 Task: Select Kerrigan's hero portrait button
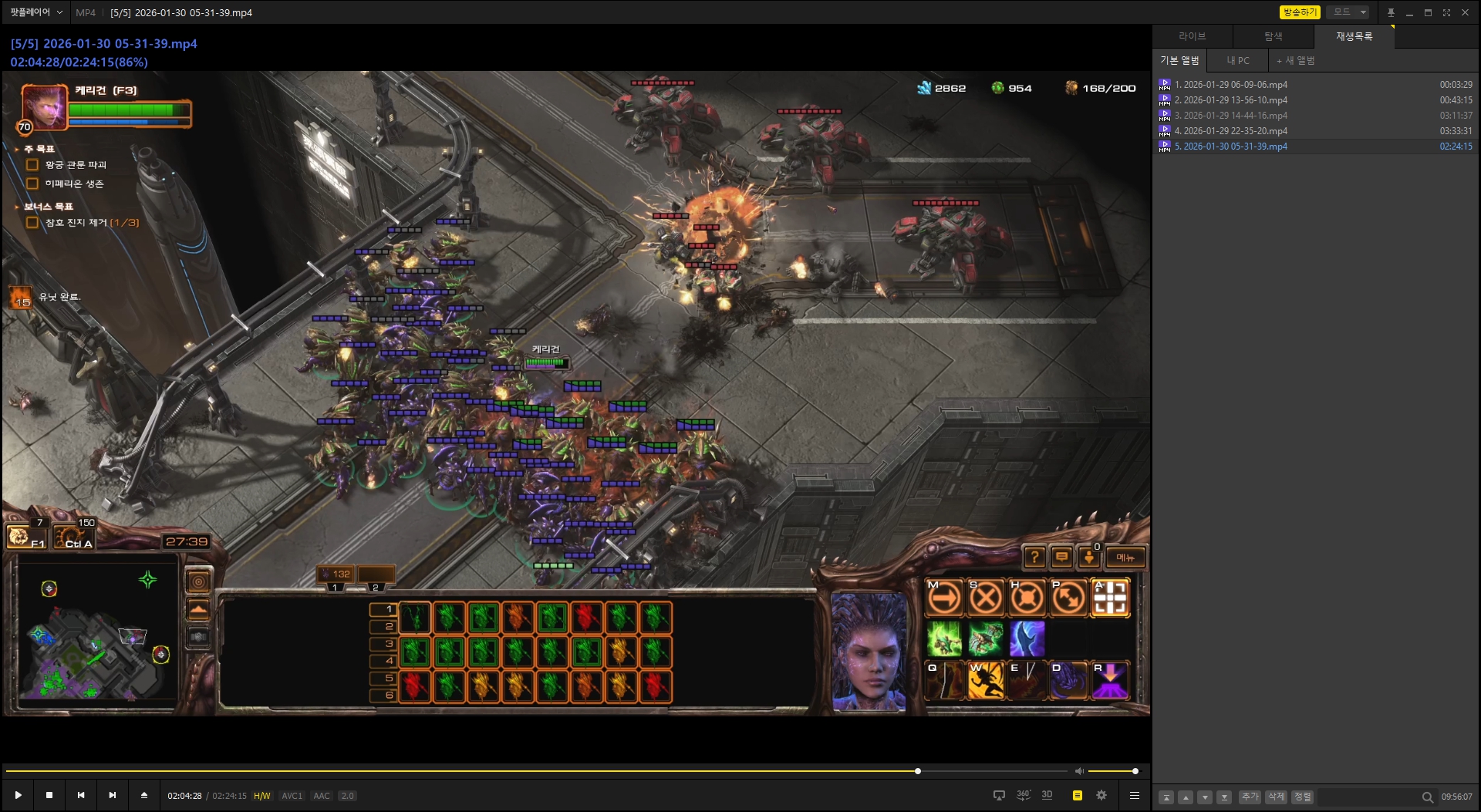pos(44,106)
